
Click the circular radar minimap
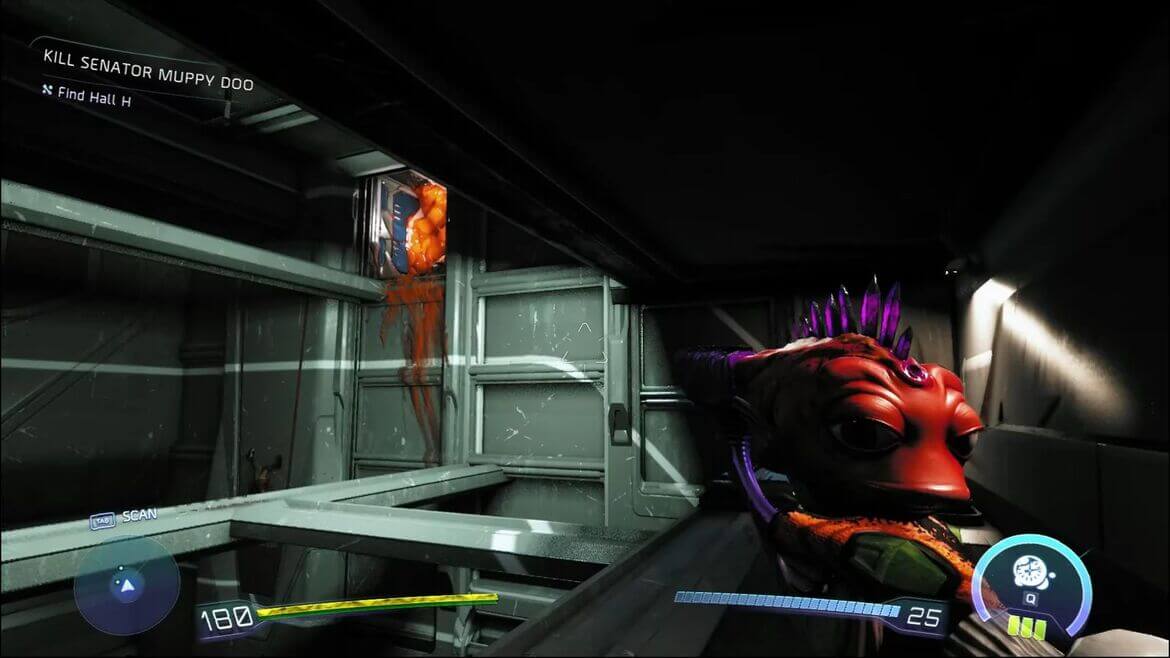point(127,586)
